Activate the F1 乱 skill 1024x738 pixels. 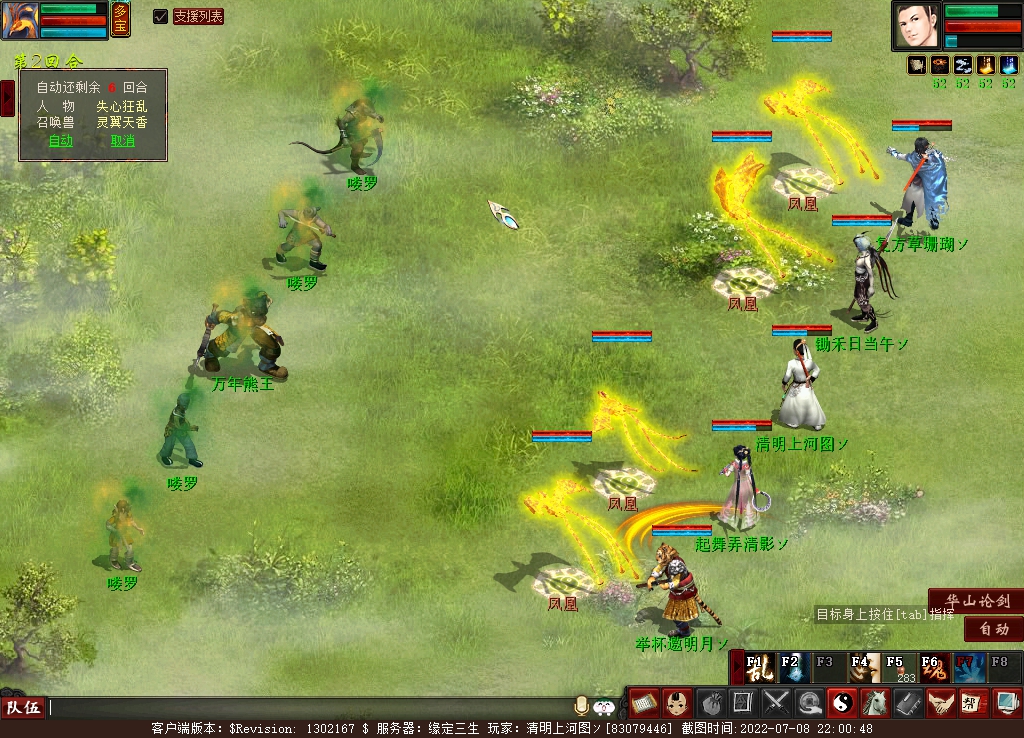tap(759, 667)
